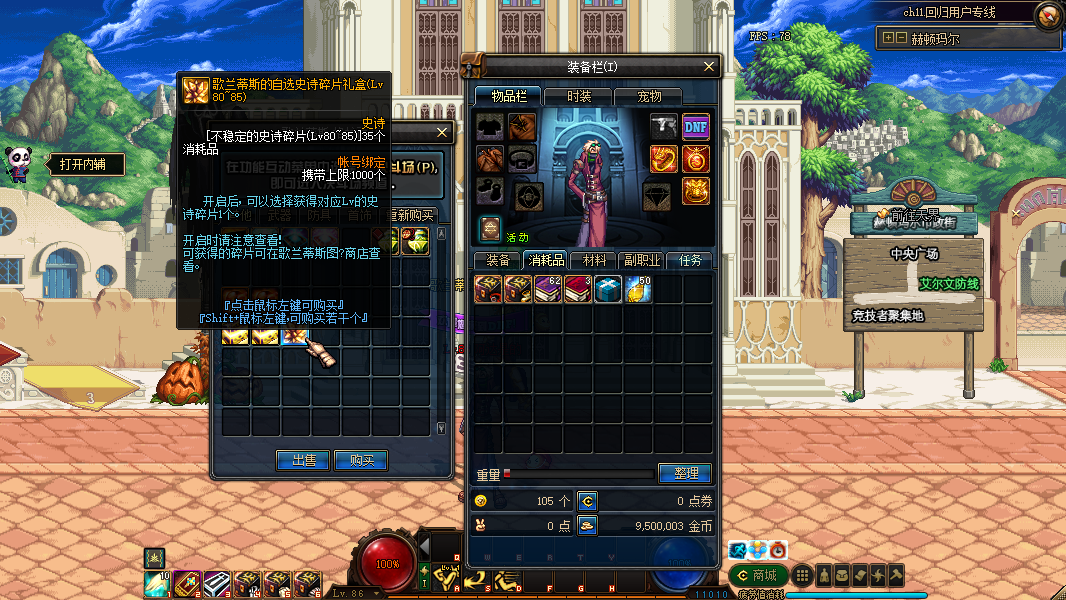Image resolution: width=1066 pixels, height=600 pixels.
Task: Click the purple DNF equipment slot
Action: click(696, 126)
